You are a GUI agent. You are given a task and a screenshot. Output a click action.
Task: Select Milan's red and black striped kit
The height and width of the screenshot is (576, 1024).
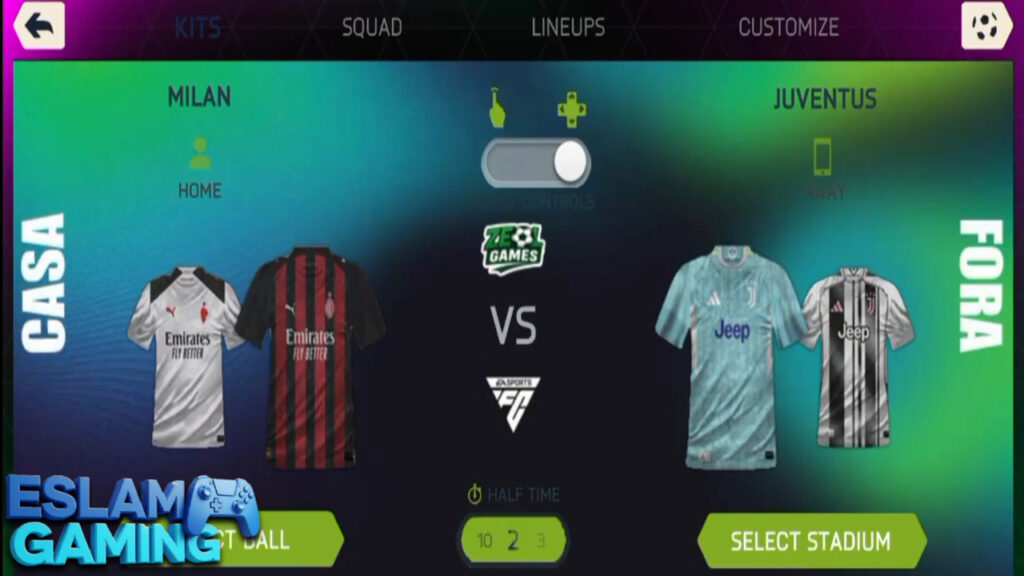click(311, 355)
